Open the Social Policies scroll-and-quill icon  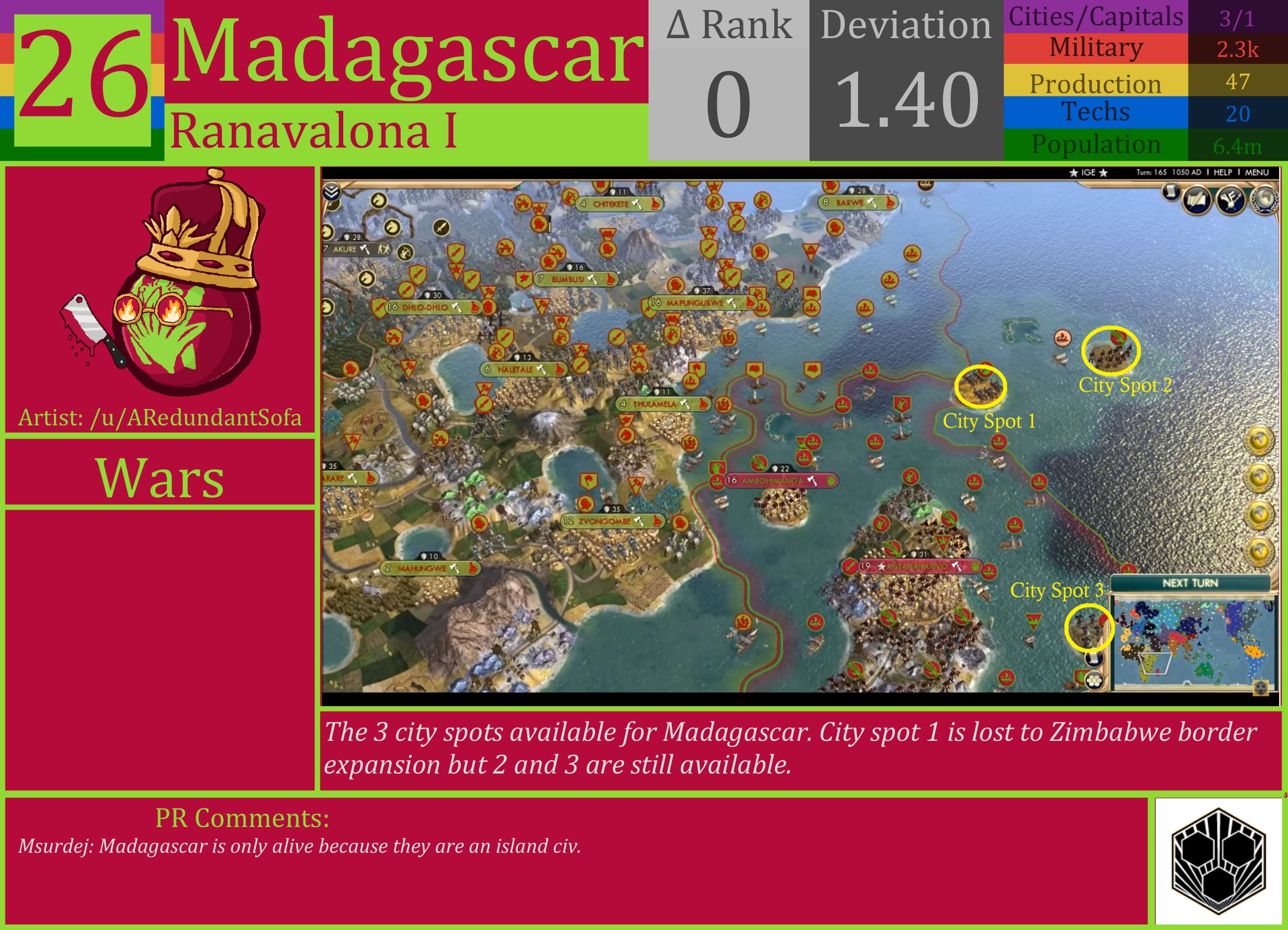tap(1196, 200)
